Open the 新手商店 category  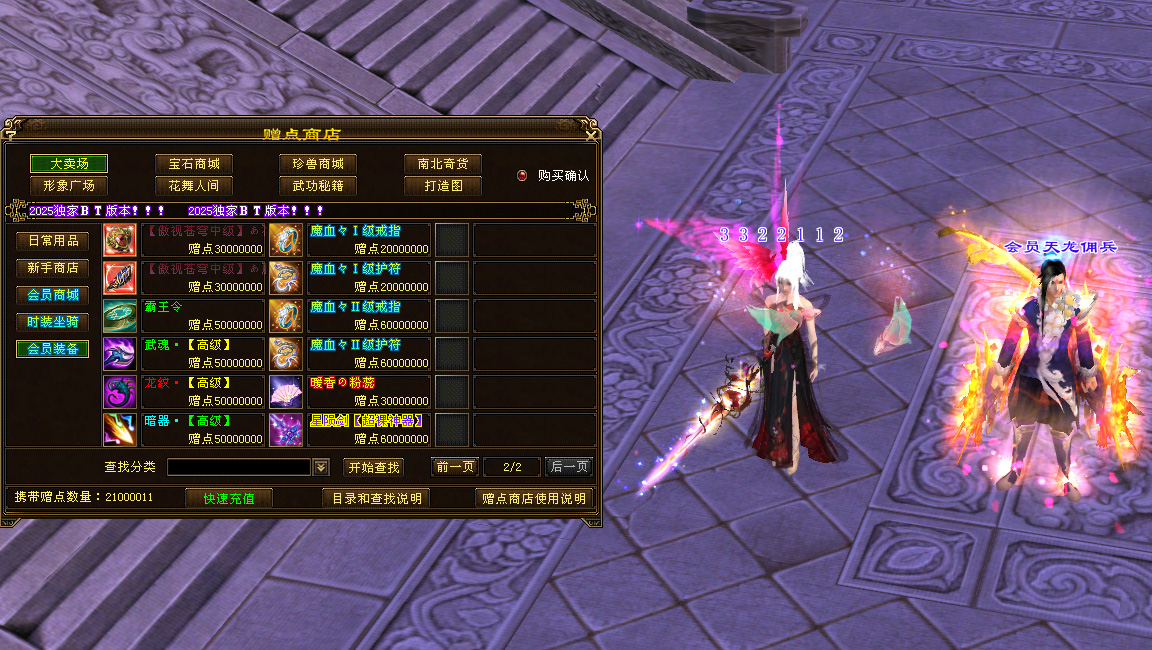tap(53, 268)
